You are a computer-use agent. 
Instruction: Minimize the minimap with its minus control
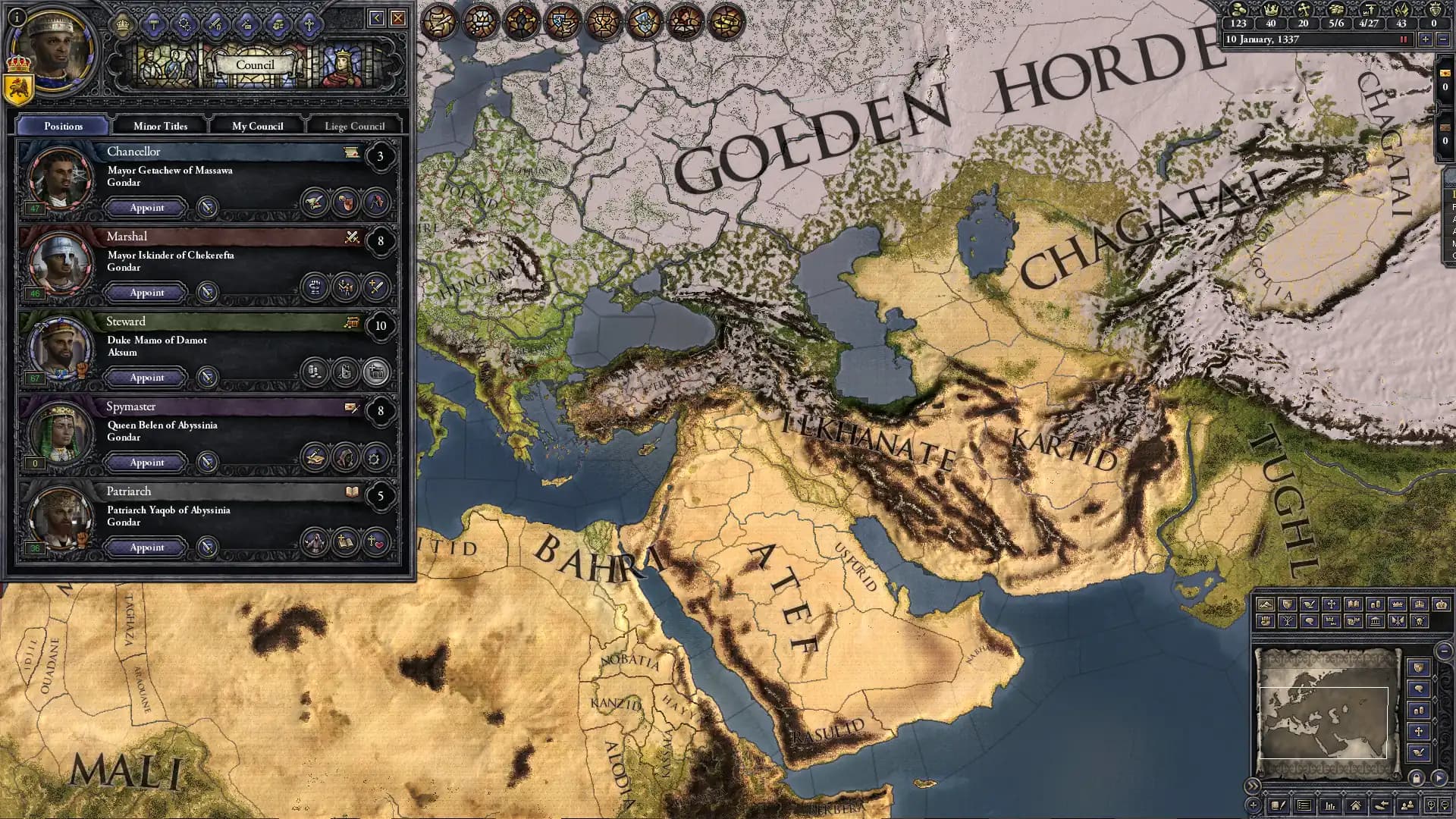click(x=1444, y=651)
